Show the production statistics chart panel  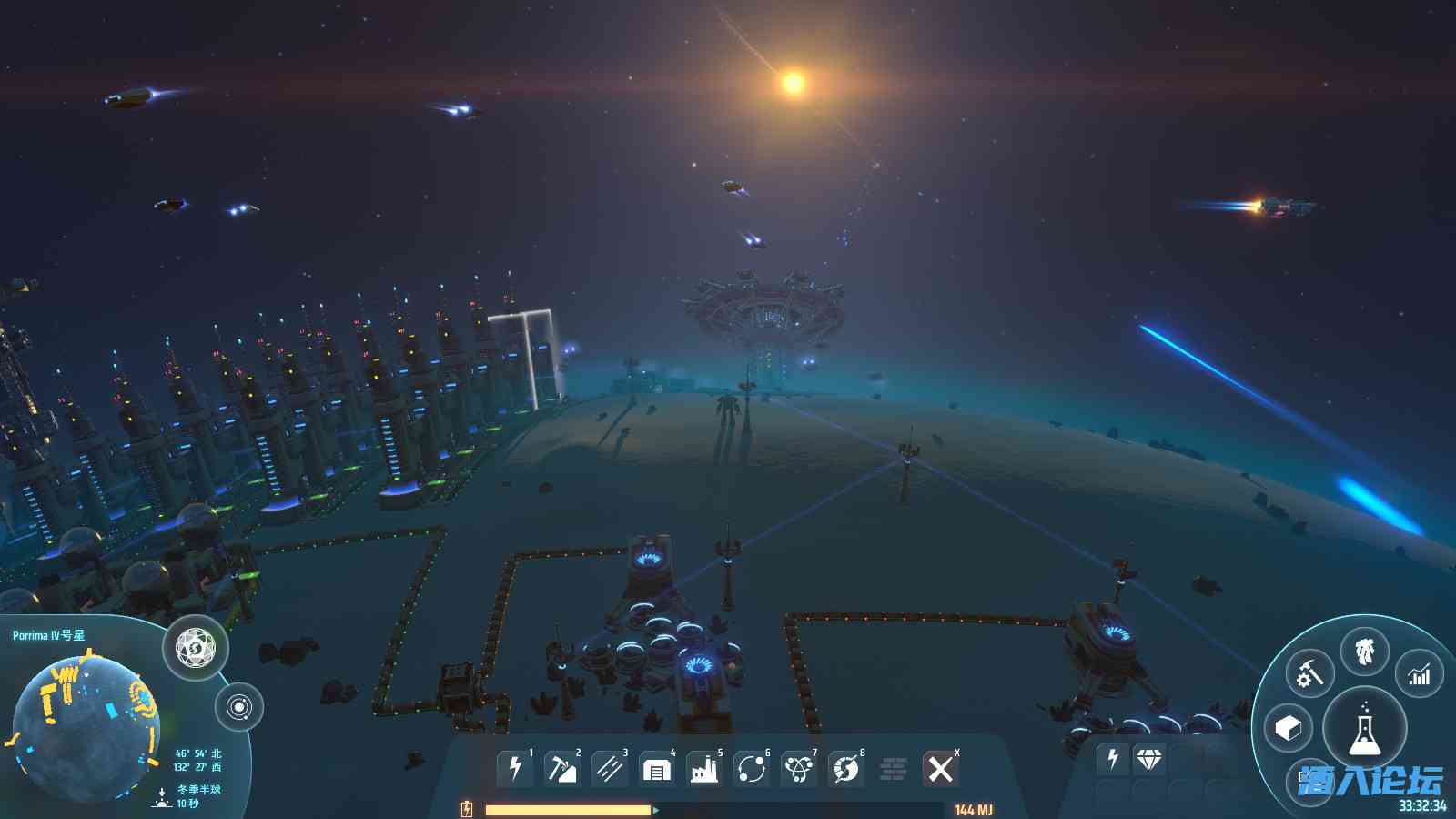tap(1419, 674)
